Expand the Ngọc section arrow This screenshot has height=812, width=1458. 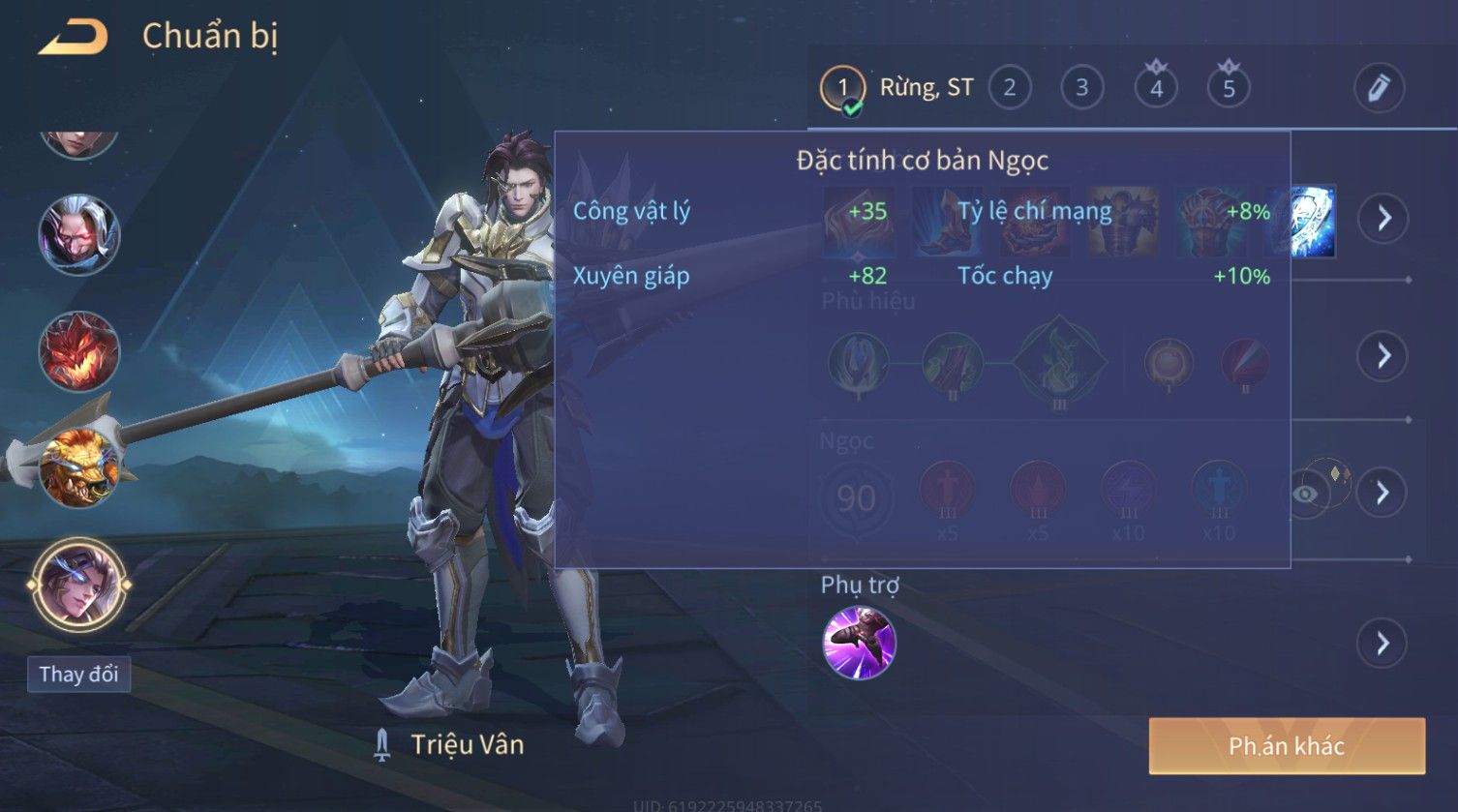tap(1382, 493)
